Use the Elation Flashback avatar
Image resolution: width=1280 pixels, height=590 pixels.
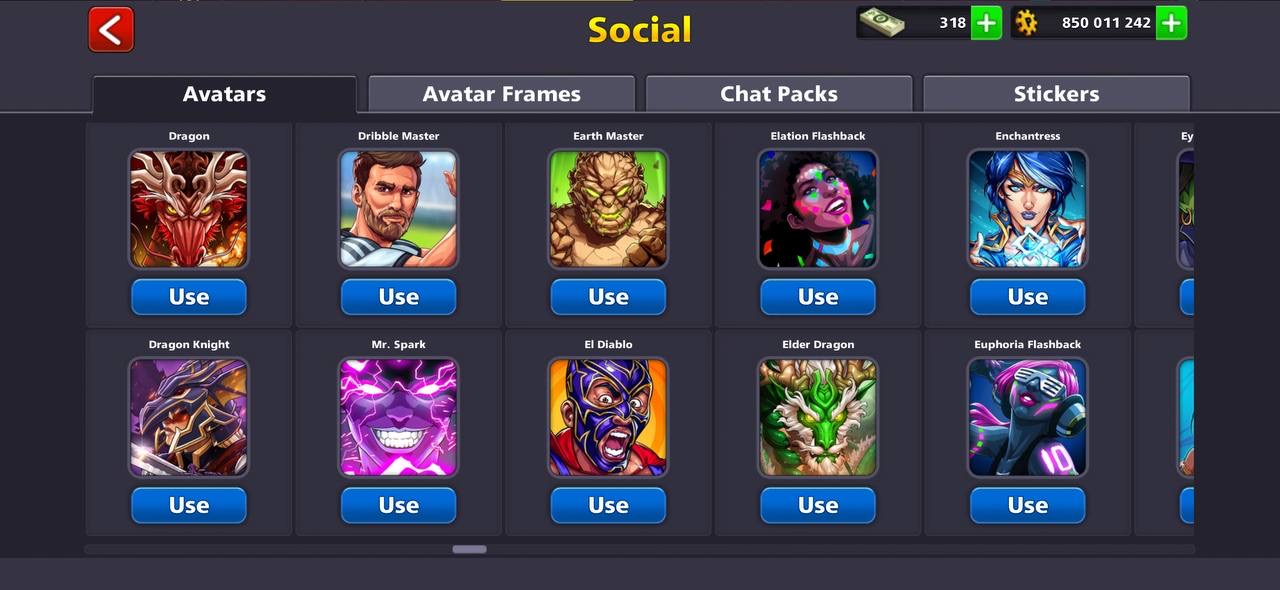[818, 297]
